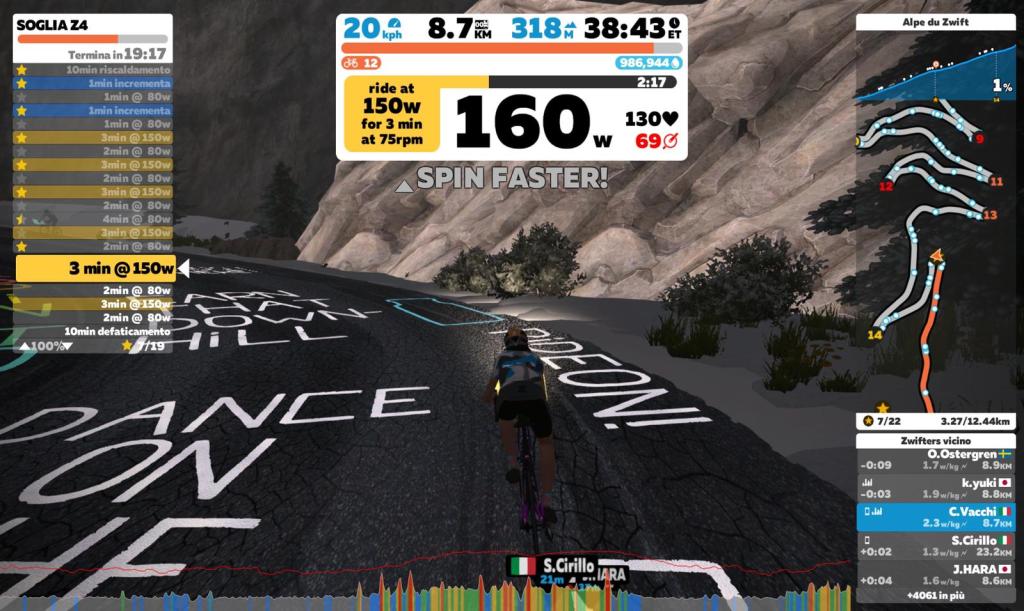
Task: Select the '4min @ 80w' workout step
Action: point(95,219)
